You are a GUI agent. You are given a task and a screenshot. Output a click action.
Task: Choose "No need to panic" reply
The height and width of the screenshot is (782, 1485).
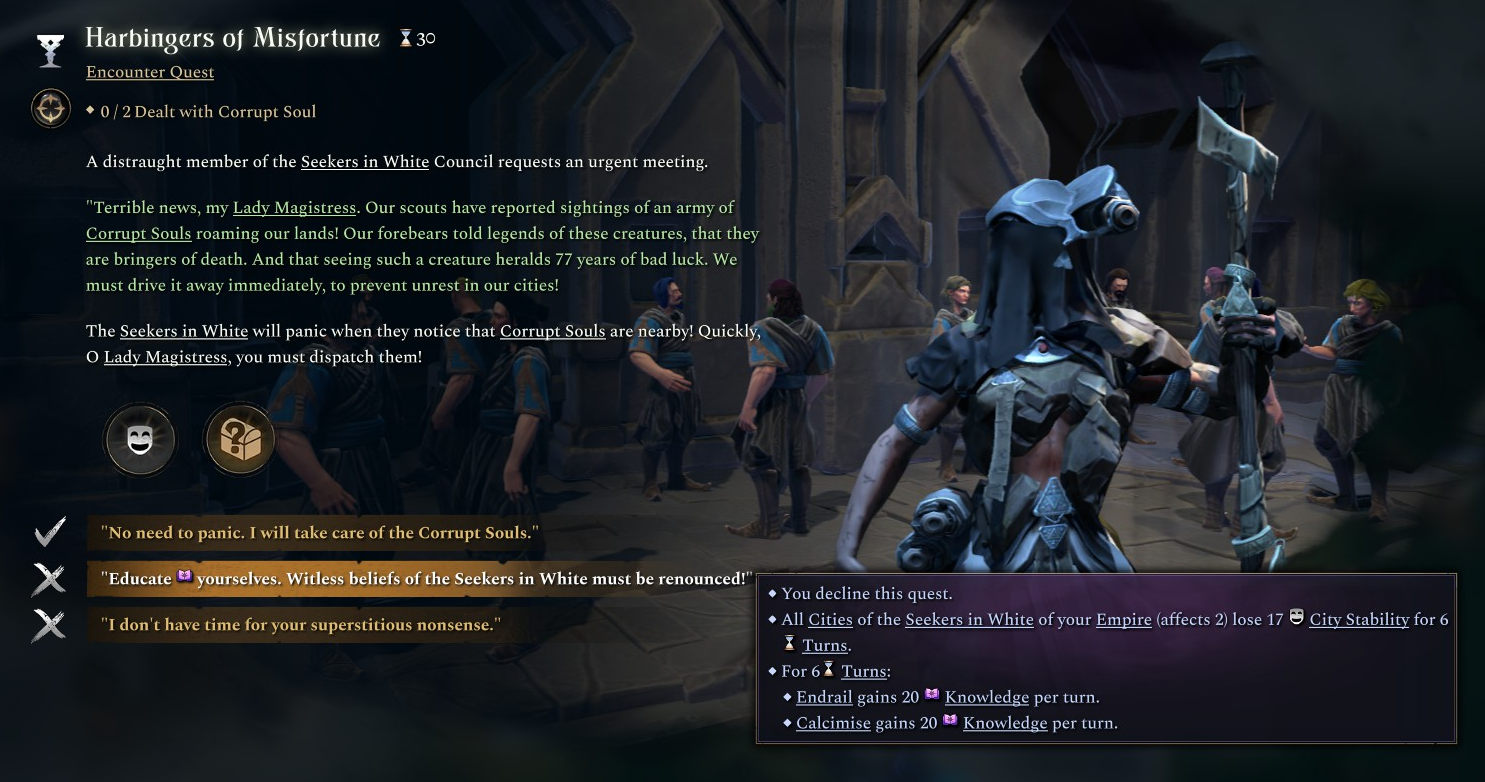tap(320, 533)
